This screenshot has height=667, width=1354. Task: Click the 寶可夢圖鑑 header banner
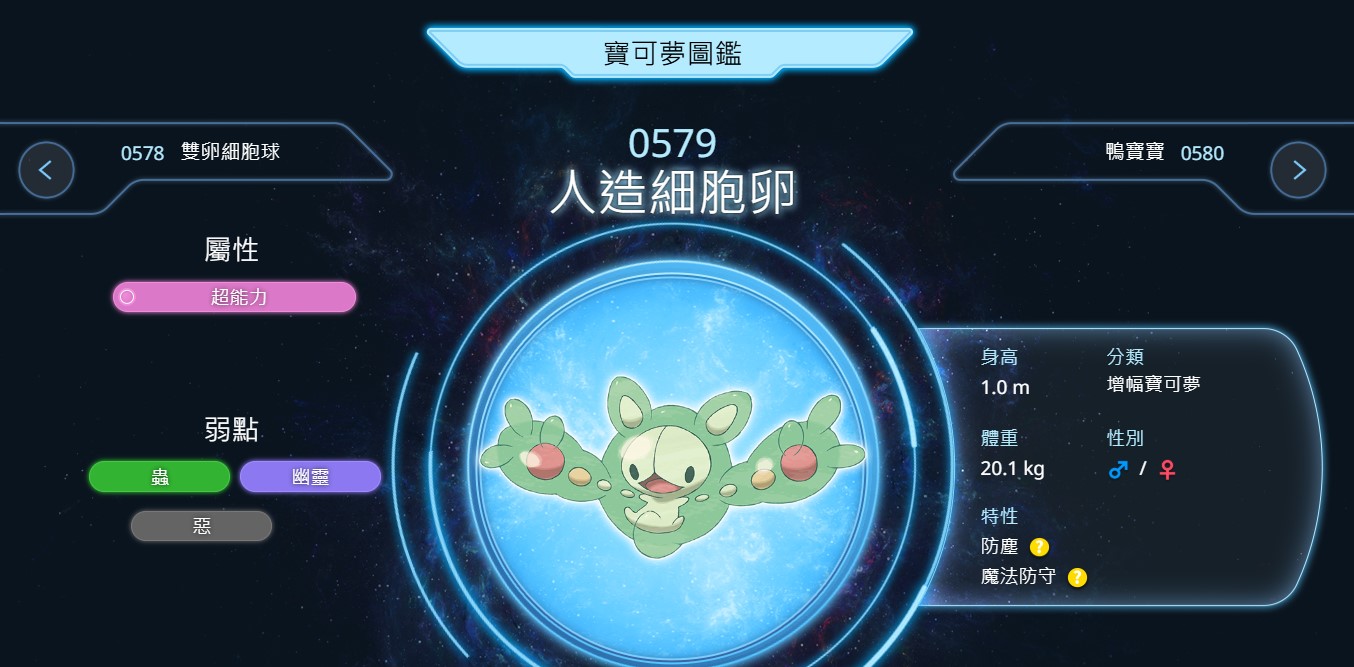[x=672, y=52]
